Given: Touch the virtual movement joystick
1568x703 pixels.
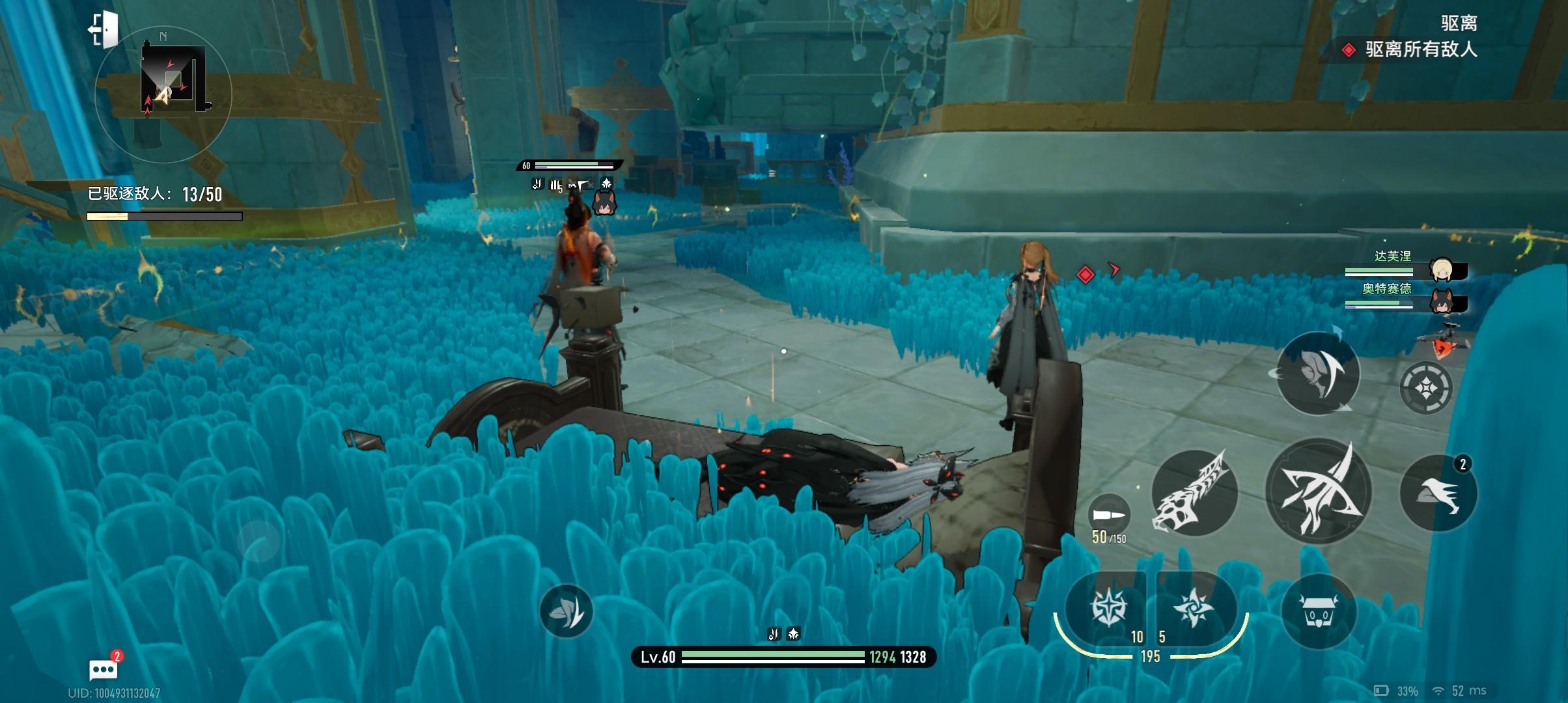Looking at the screenshot, I should pos(259,541).
